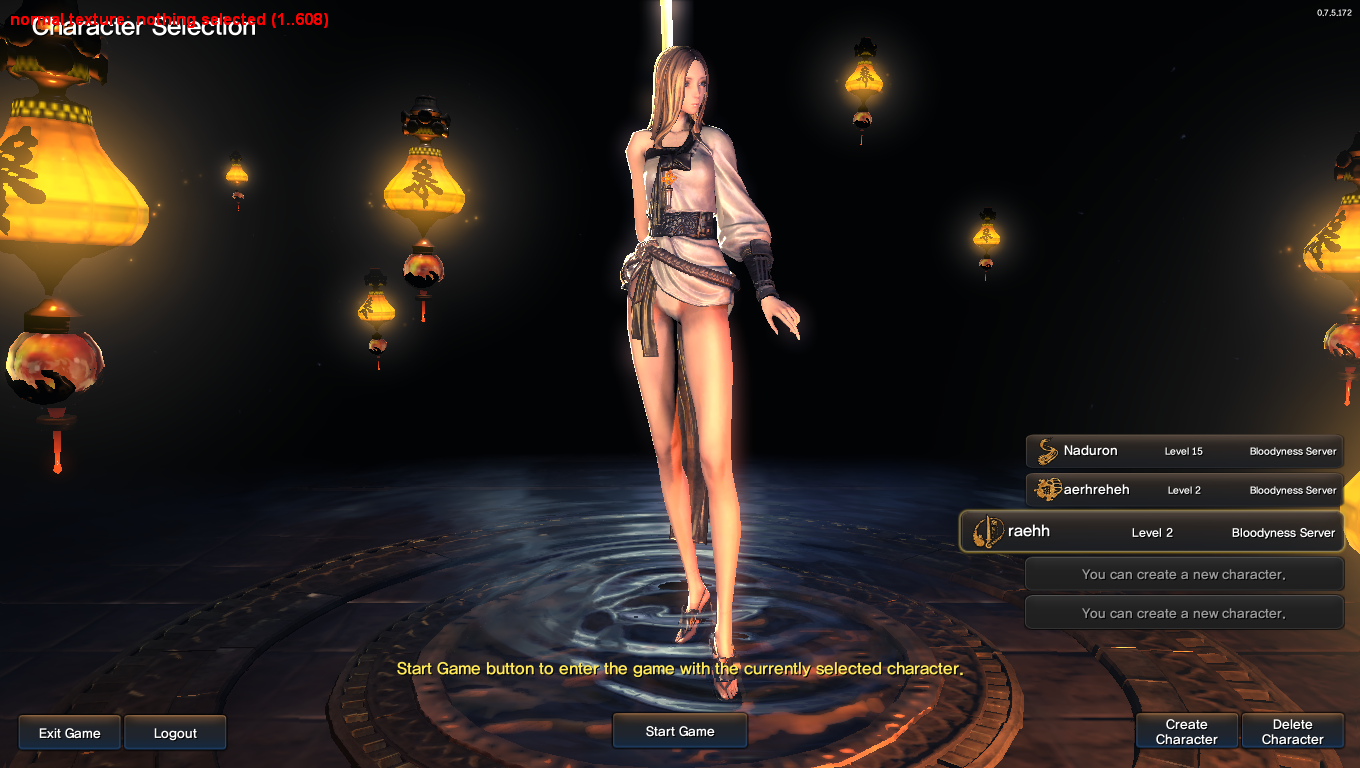
Task: Exit the game
Action: pyautogui.click(x=70, y=733)
